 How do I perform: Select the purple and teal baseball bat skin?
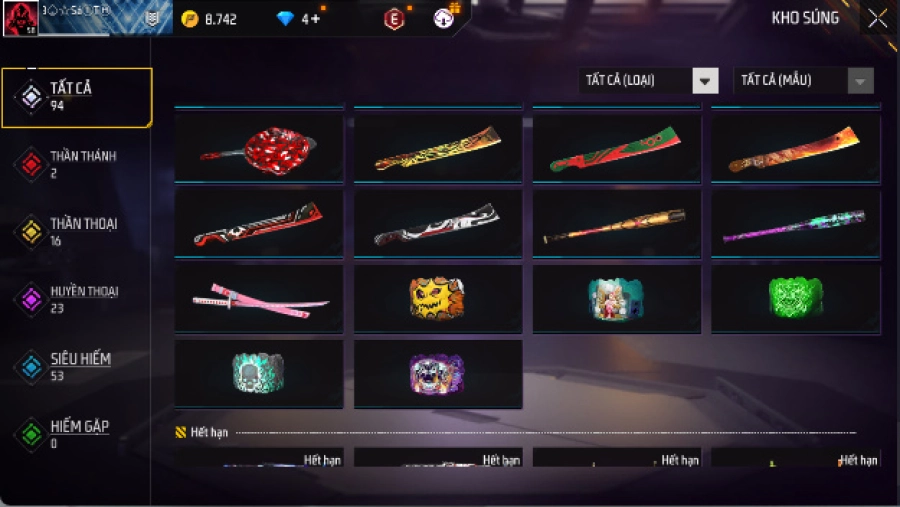point(795,224)
